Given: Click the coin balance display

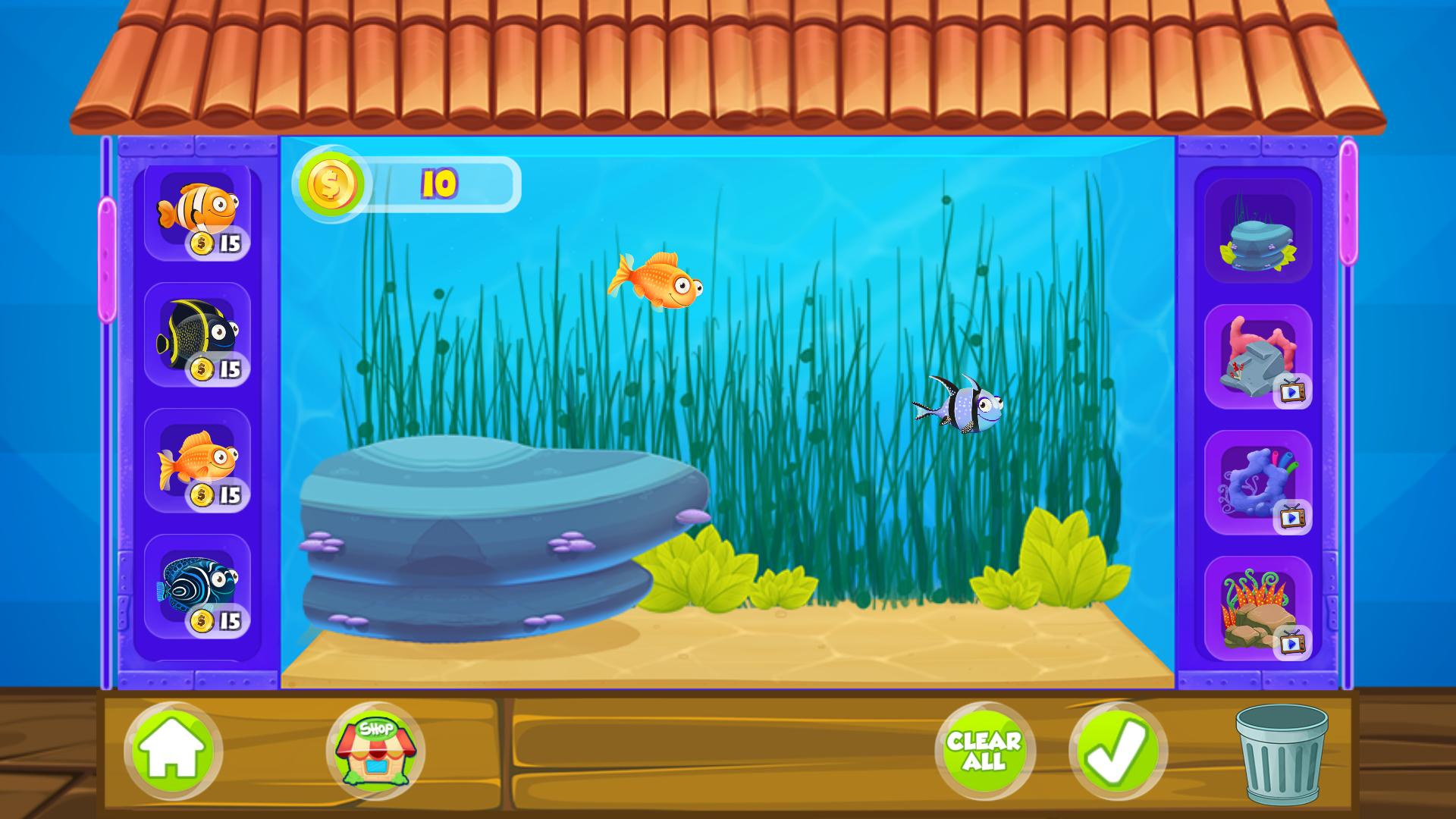Looking at the screenshot, I should (x=409, y=182).
